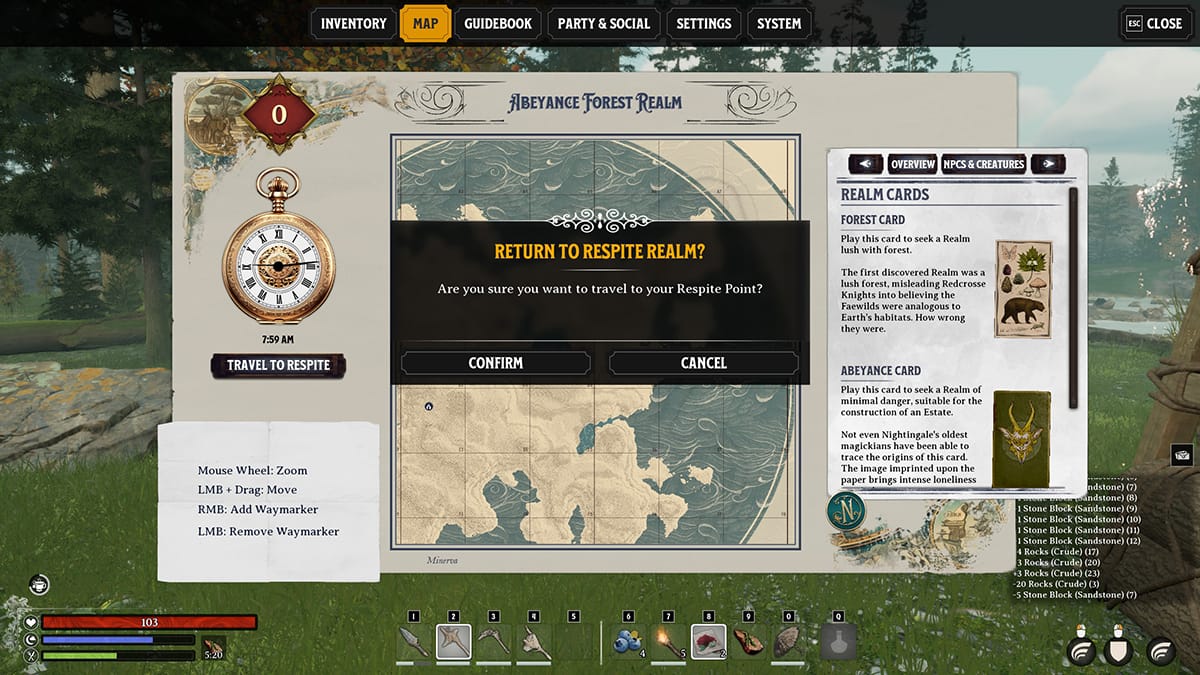Go to Party & Social
Screen dimensions: 1200x675
coord(603,24)
